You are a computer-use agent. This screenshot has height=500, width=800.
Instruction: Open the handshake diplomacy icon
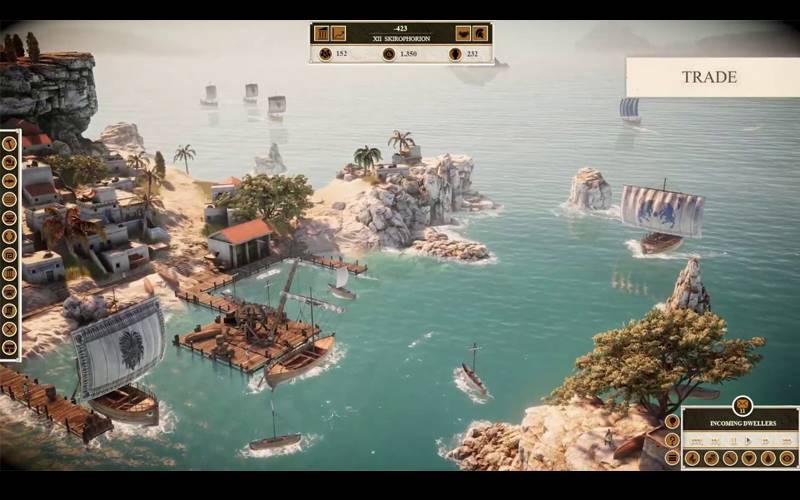click(x=463, y=33)
